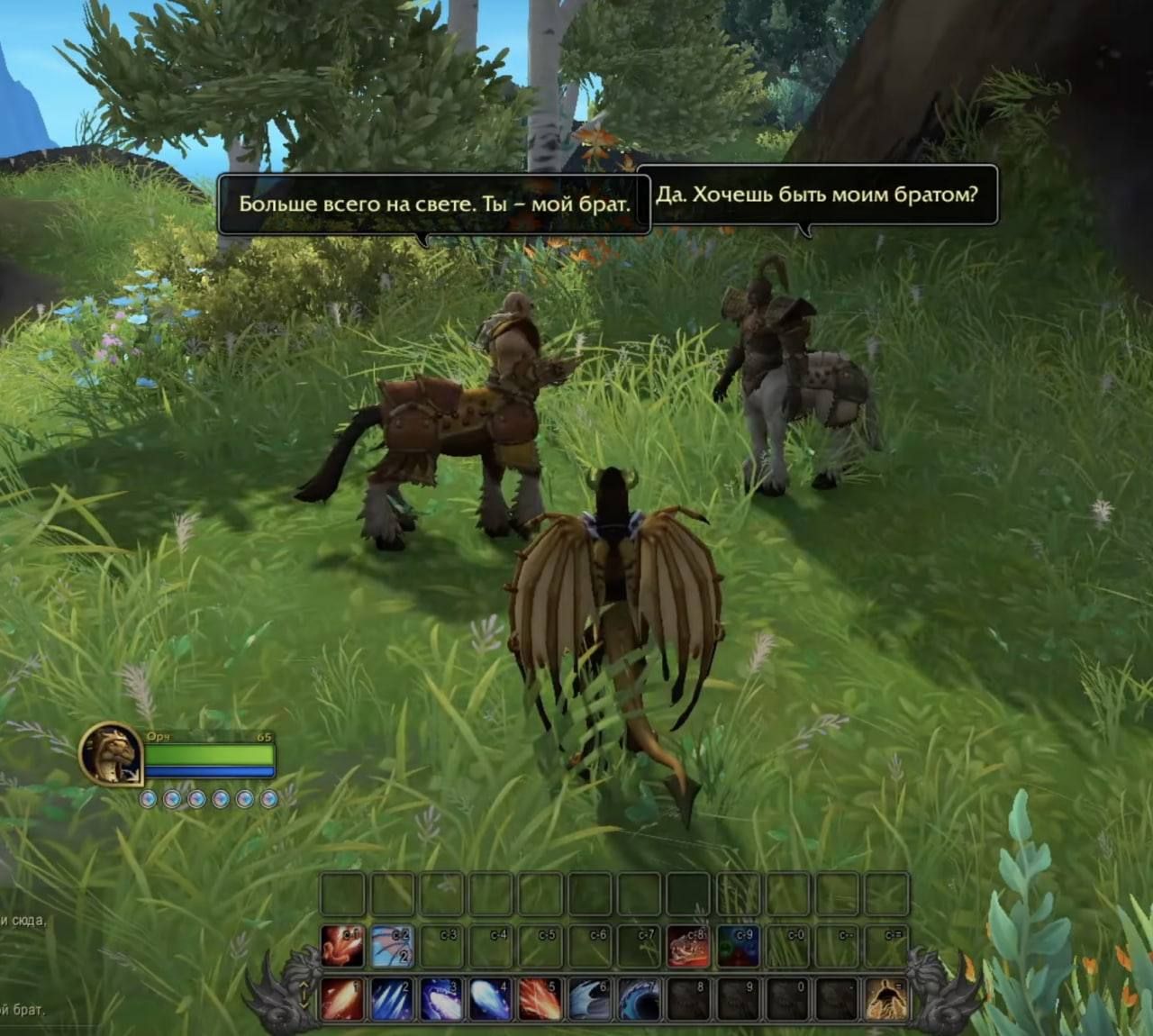Cancel the third buff orb on the player frame
The width and height of the screenshot is (1153, 1036).
click(x=197, y=798)
